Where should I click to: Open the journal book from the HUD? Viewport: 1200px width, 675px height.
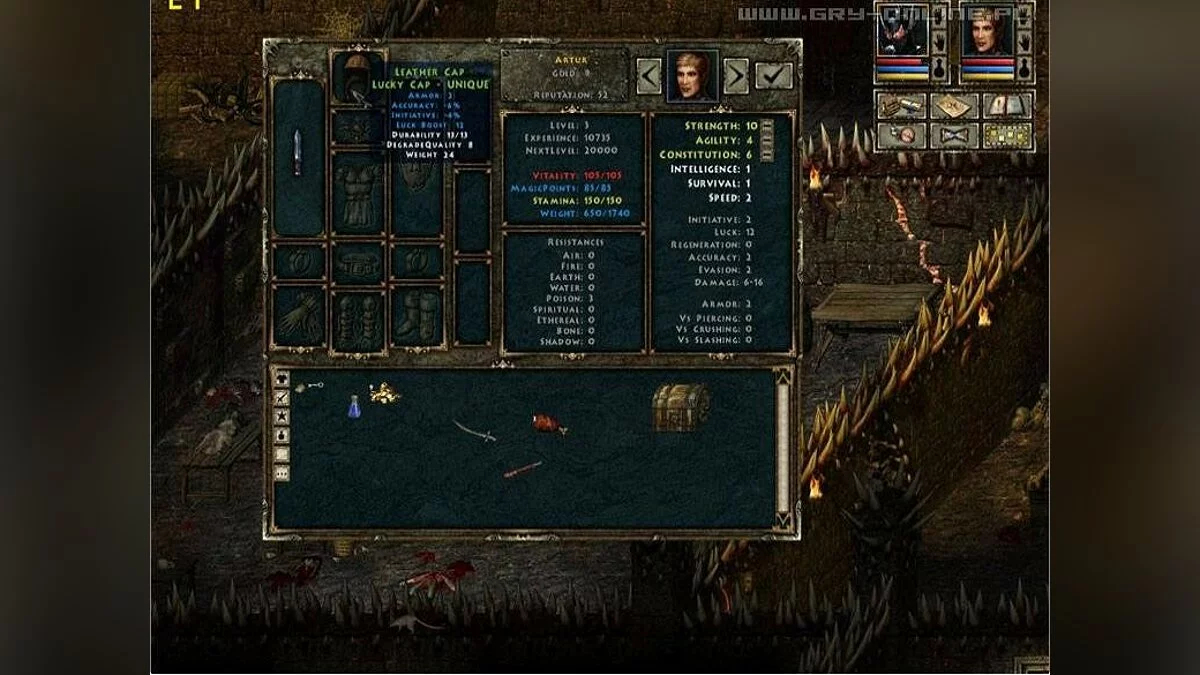click(1006, 105)
